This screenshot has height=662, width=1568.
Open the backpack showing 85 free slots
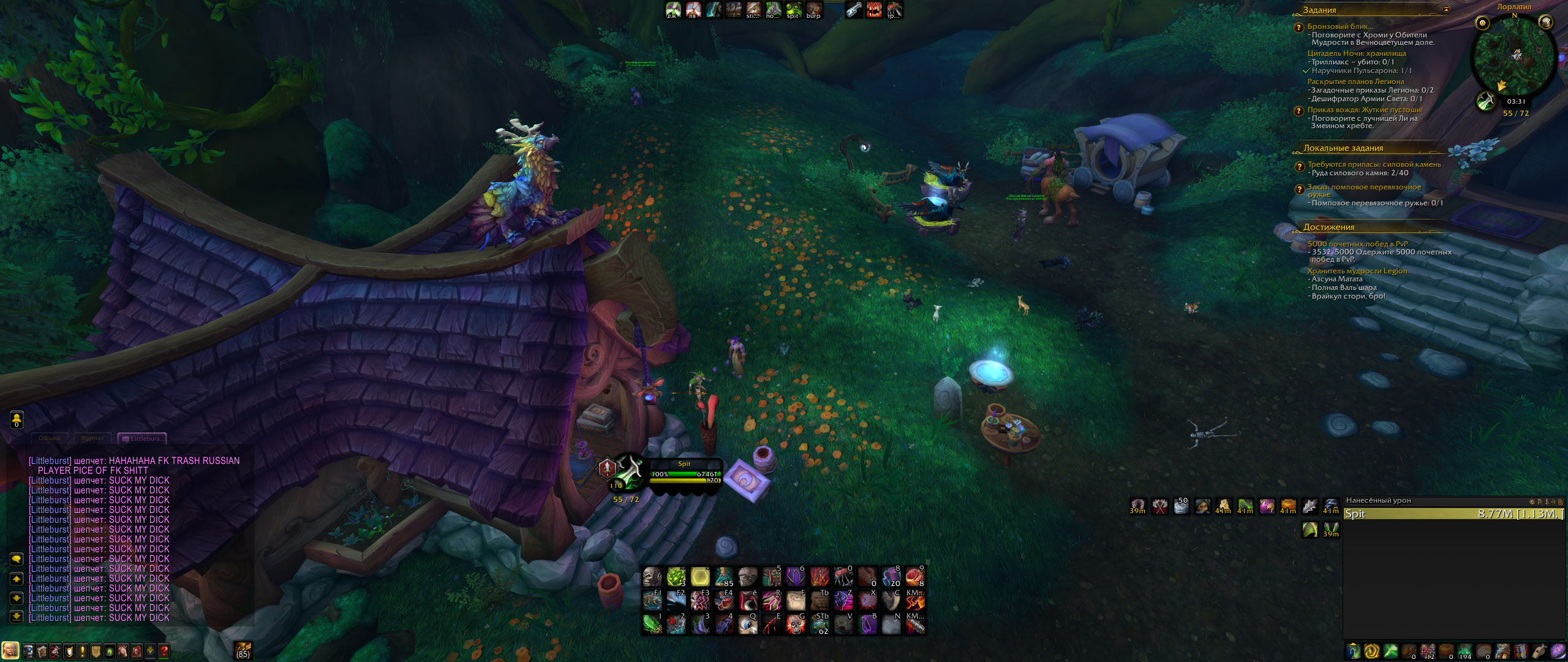[x=243, y=650]
